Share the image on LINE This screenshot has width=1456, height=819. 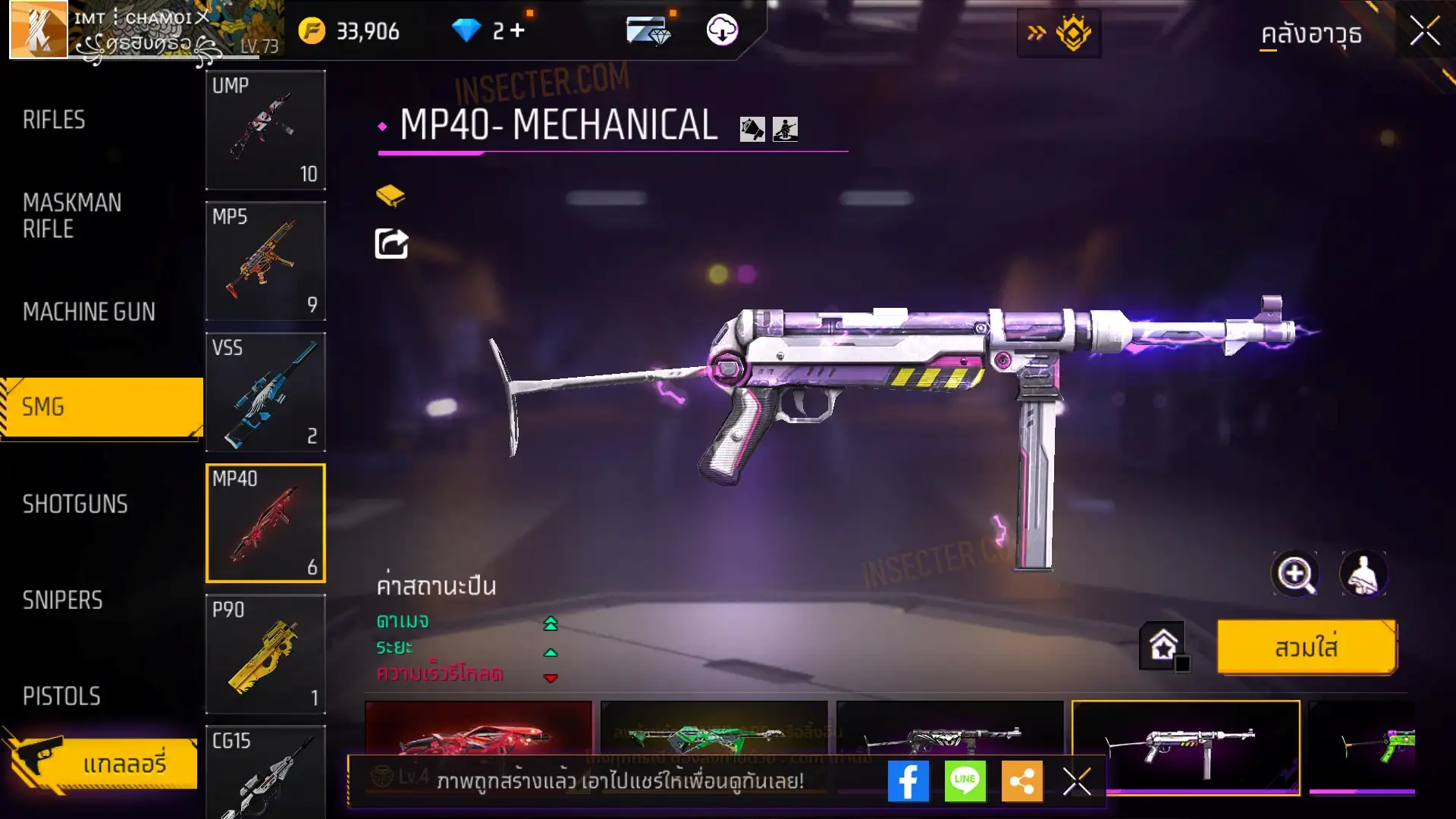point(965,781)
